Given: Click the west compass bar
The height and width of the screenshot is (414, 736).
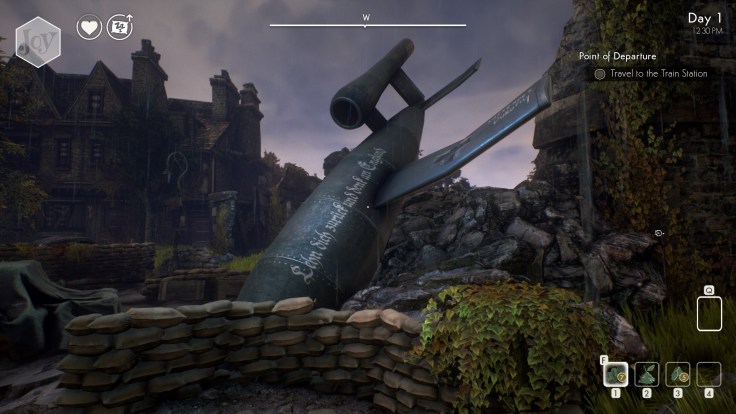Looking at the screenshot, I should point(367,24).
